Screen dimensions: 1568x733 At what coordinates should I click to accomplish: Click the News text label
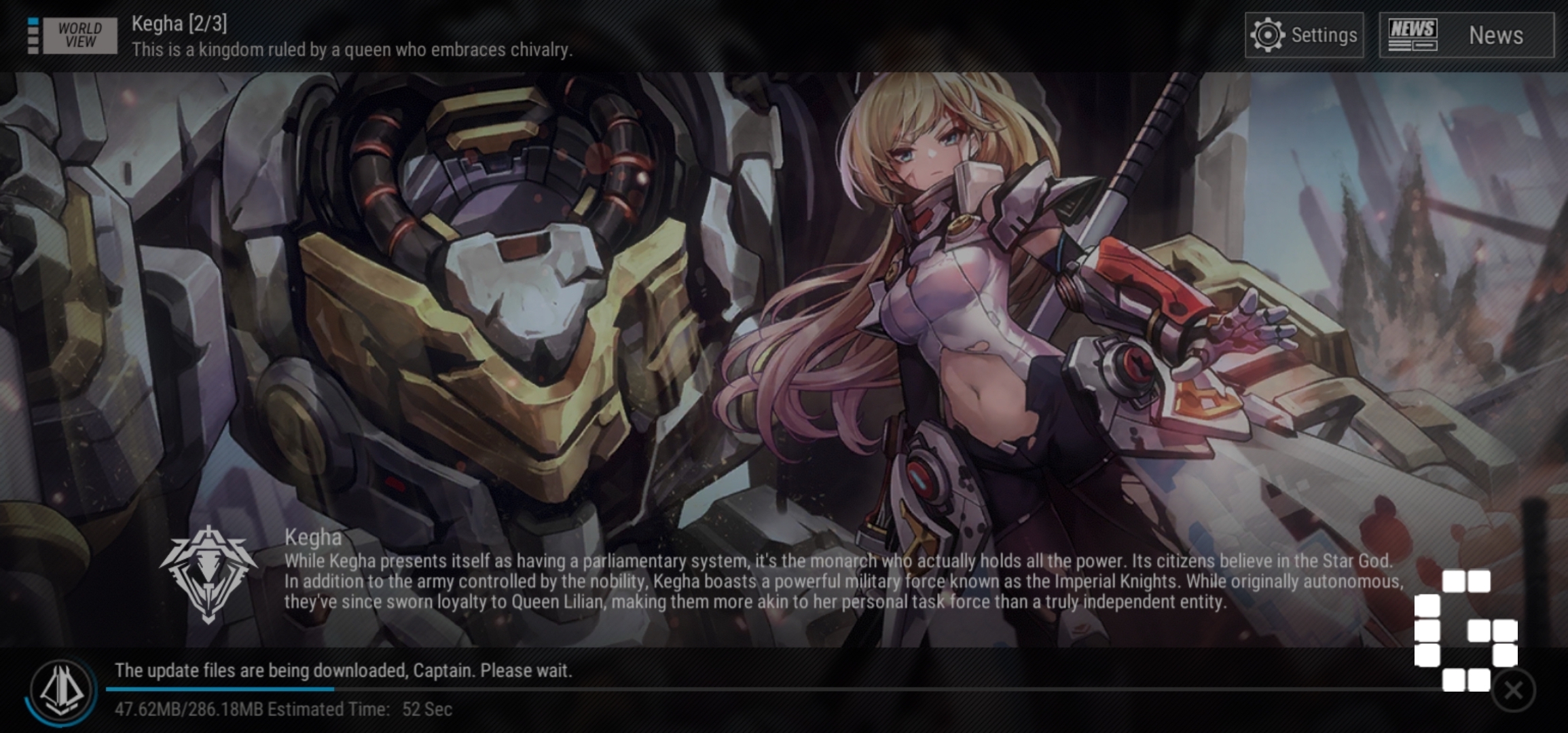point(1496,35)
